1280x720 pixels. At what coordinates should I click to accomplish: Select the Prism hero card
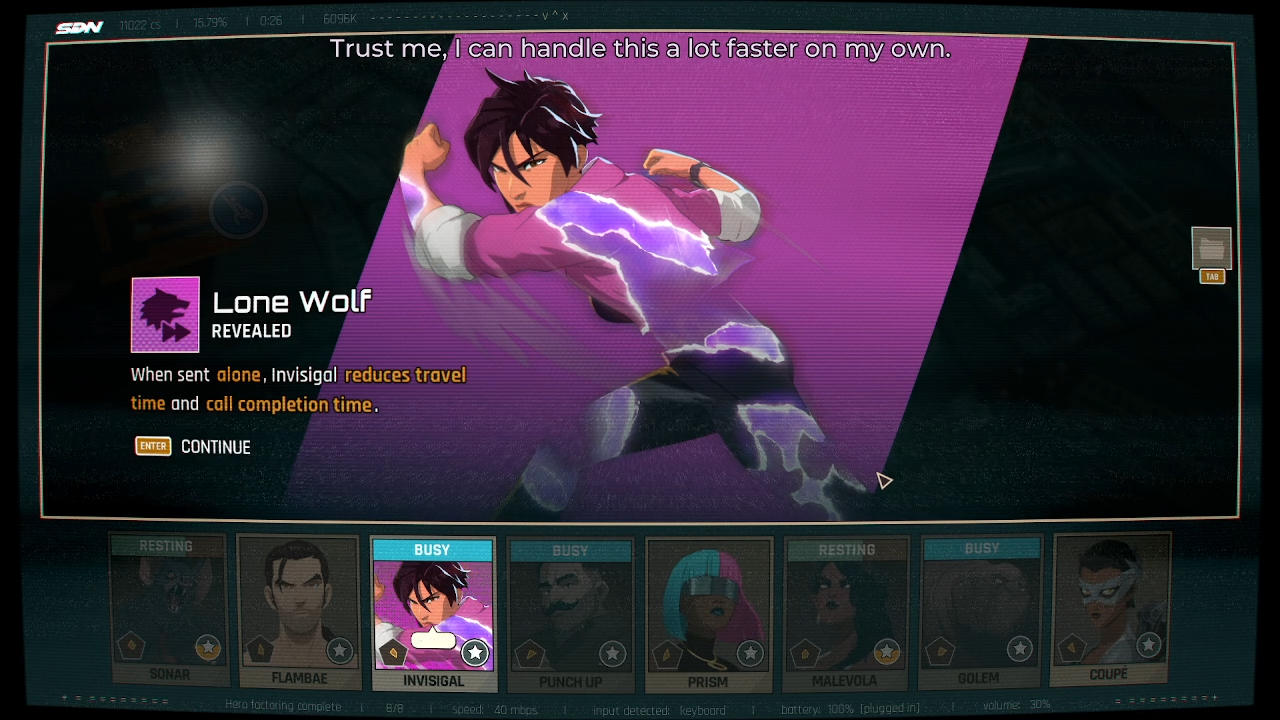[x=708, y=614]
